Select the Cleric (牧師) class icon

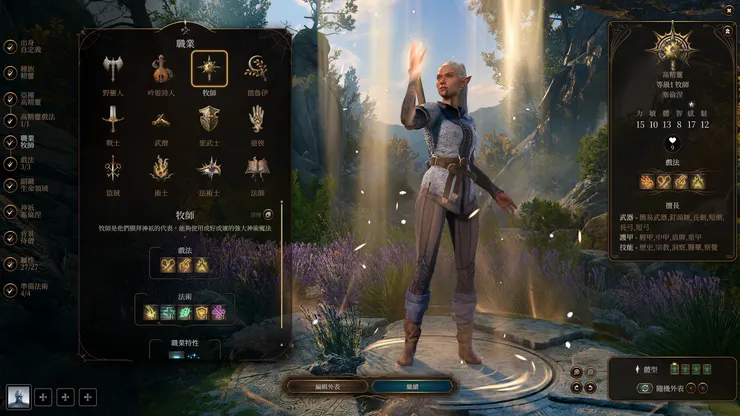click(x=209, y=67)
